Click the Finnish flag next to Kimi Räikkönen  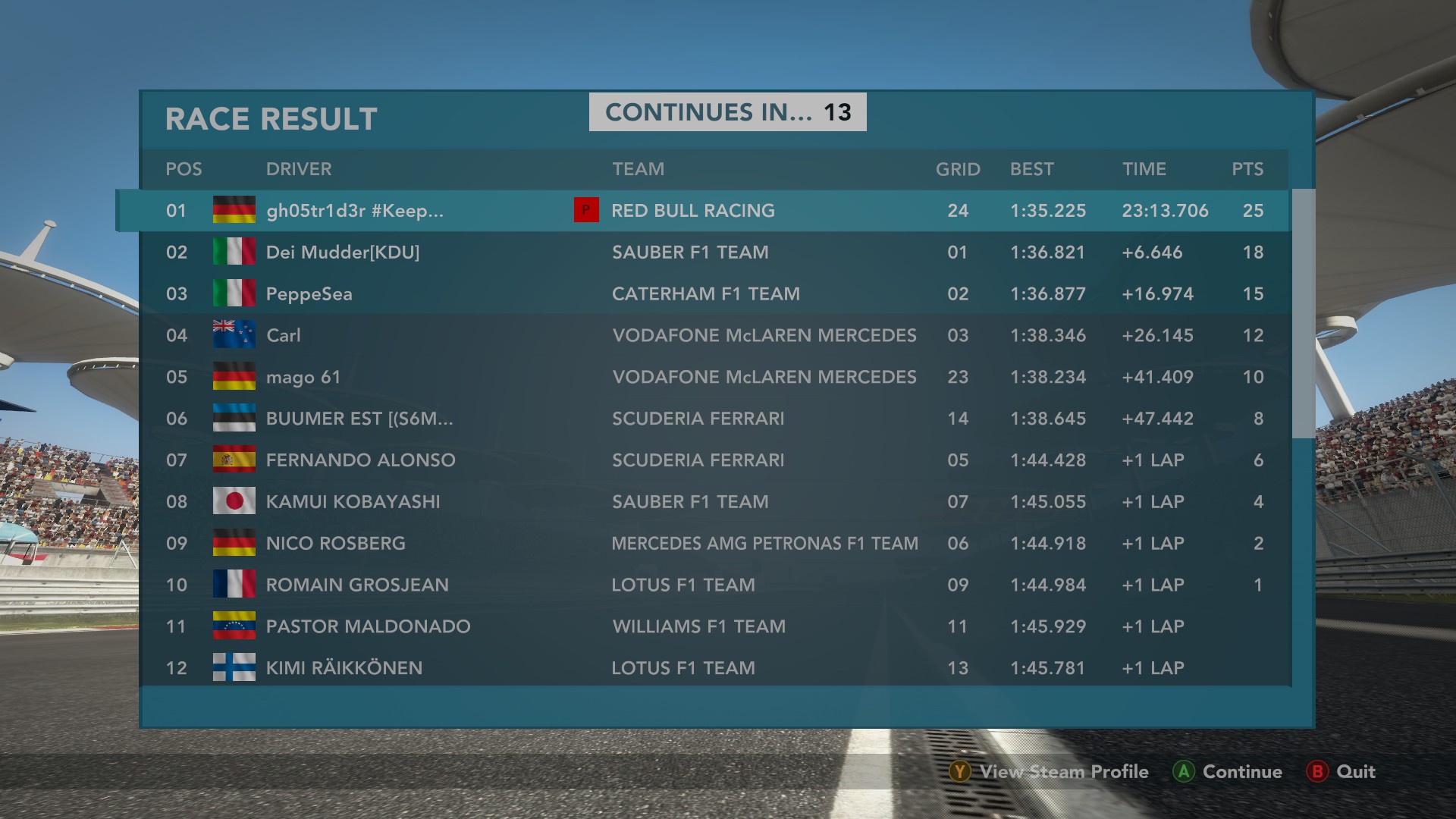(234, 667)
